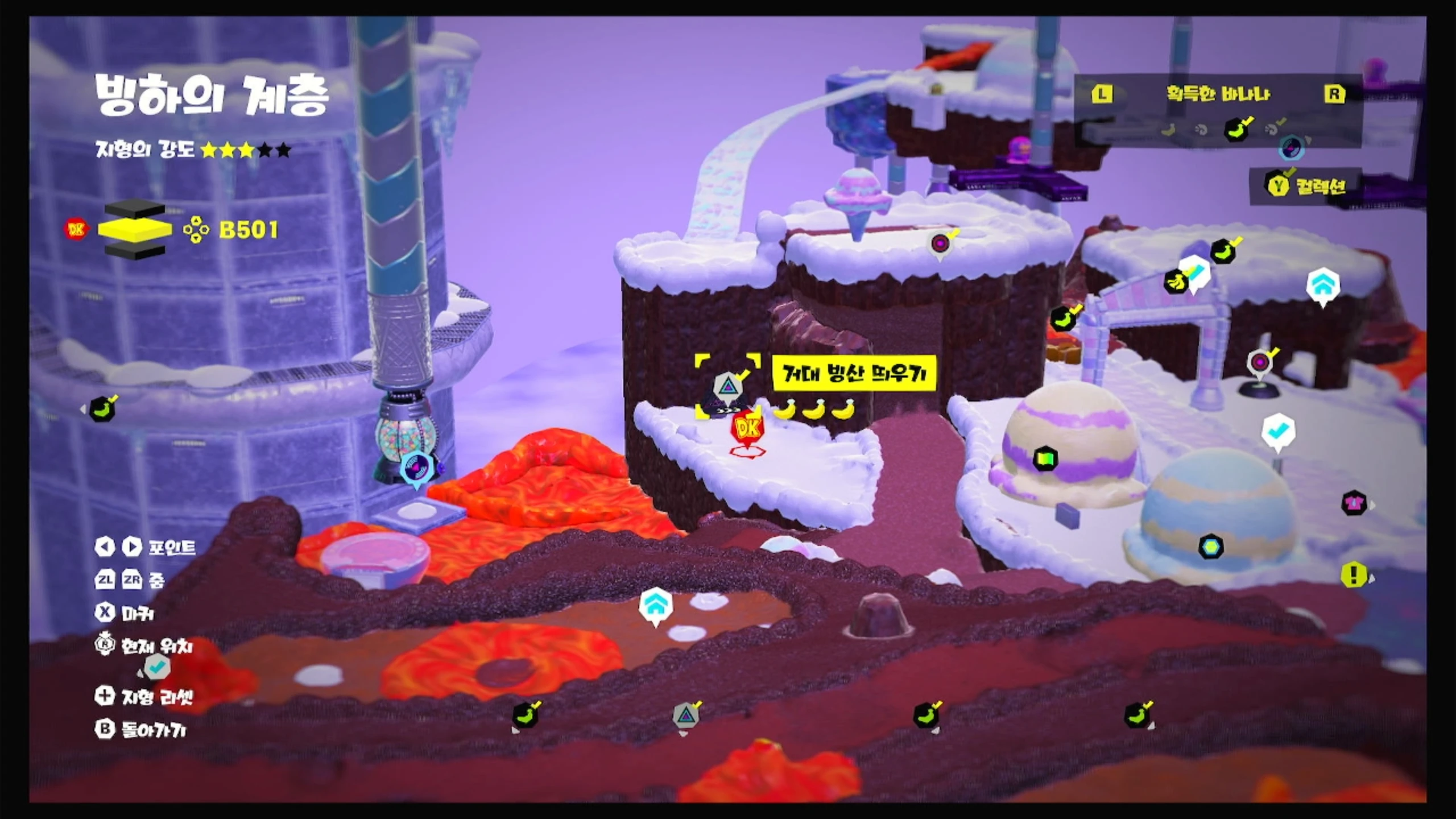Image resolution: width=1456 pixels, height=819 pixels.
Task: Click the green flag marker on the purple dome
Action: pos(1045,459)
